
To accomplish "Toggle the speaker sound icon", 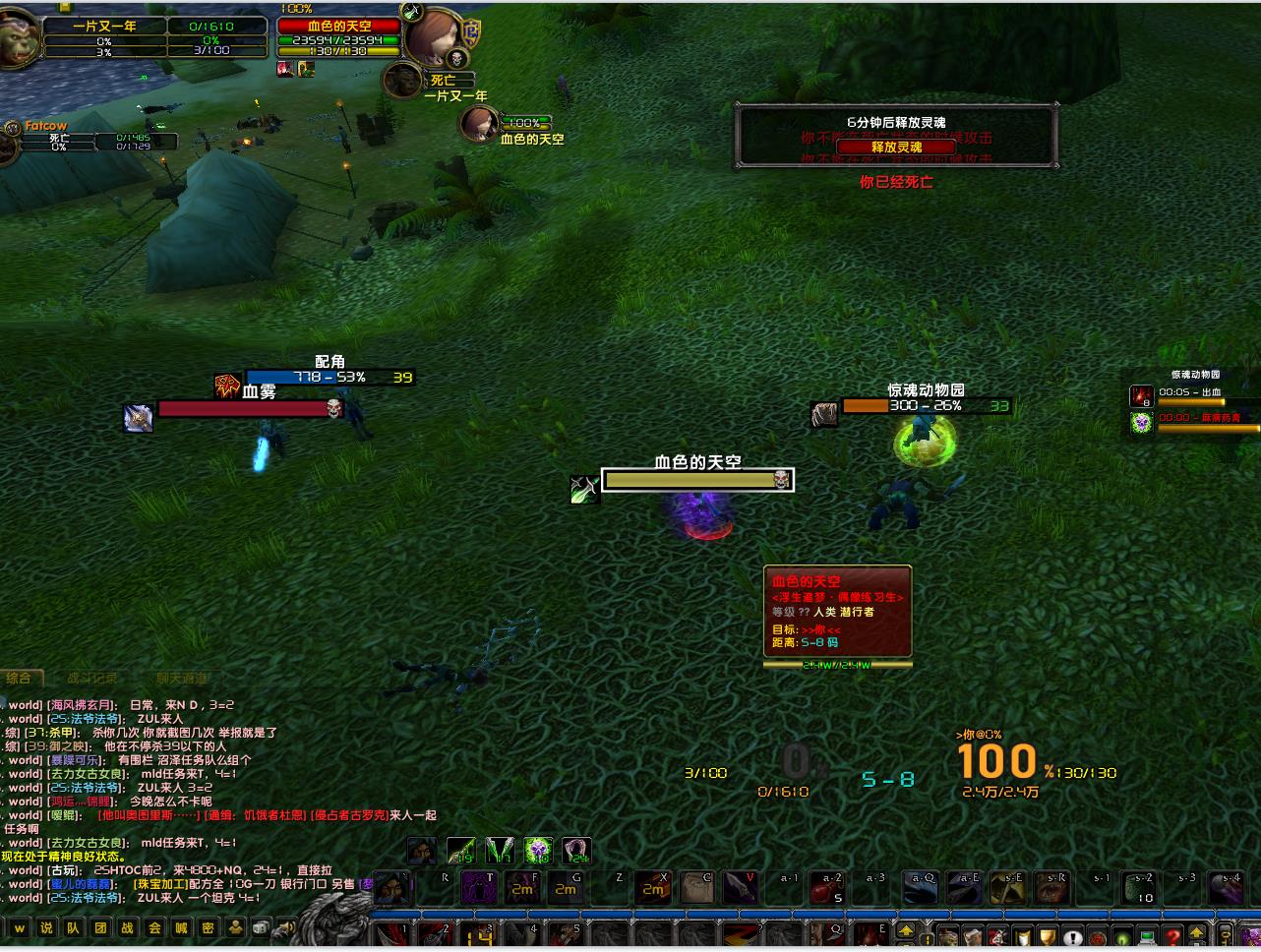I will coord(286,927).
